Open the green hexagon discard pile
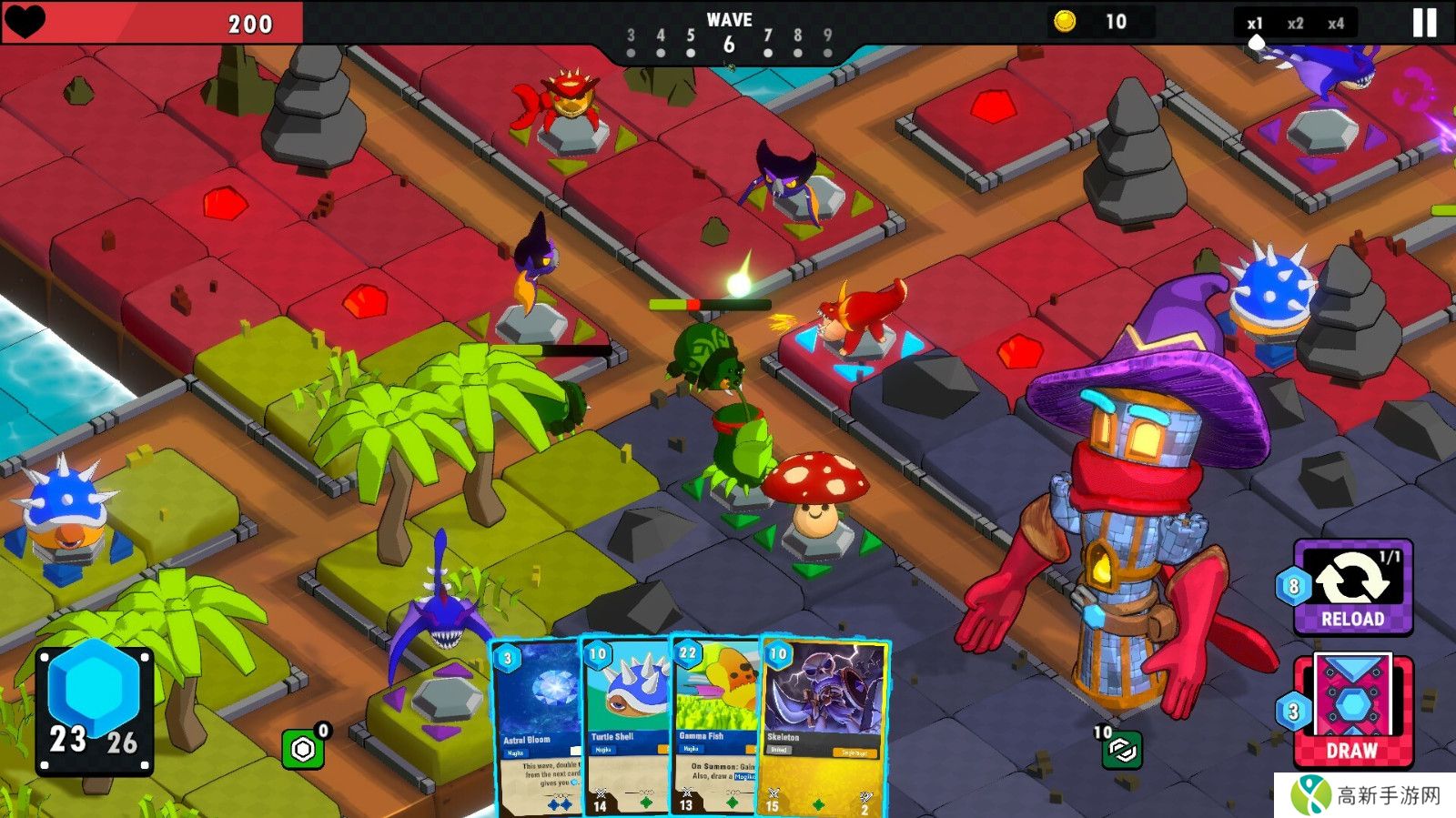1456x818 pixels. tap(303, 749)
